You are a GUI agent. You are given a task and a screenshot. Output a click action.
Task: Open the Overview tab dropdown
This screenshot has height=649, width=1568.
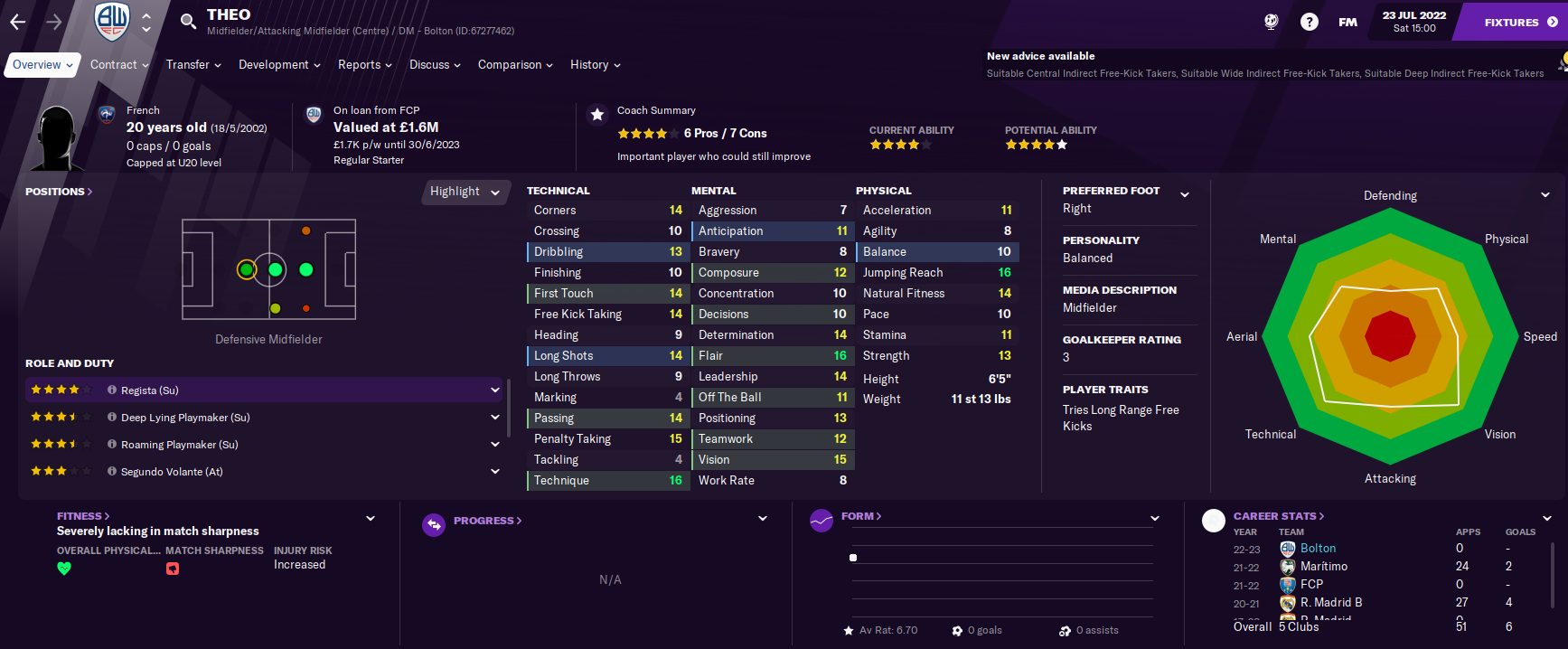42,65
